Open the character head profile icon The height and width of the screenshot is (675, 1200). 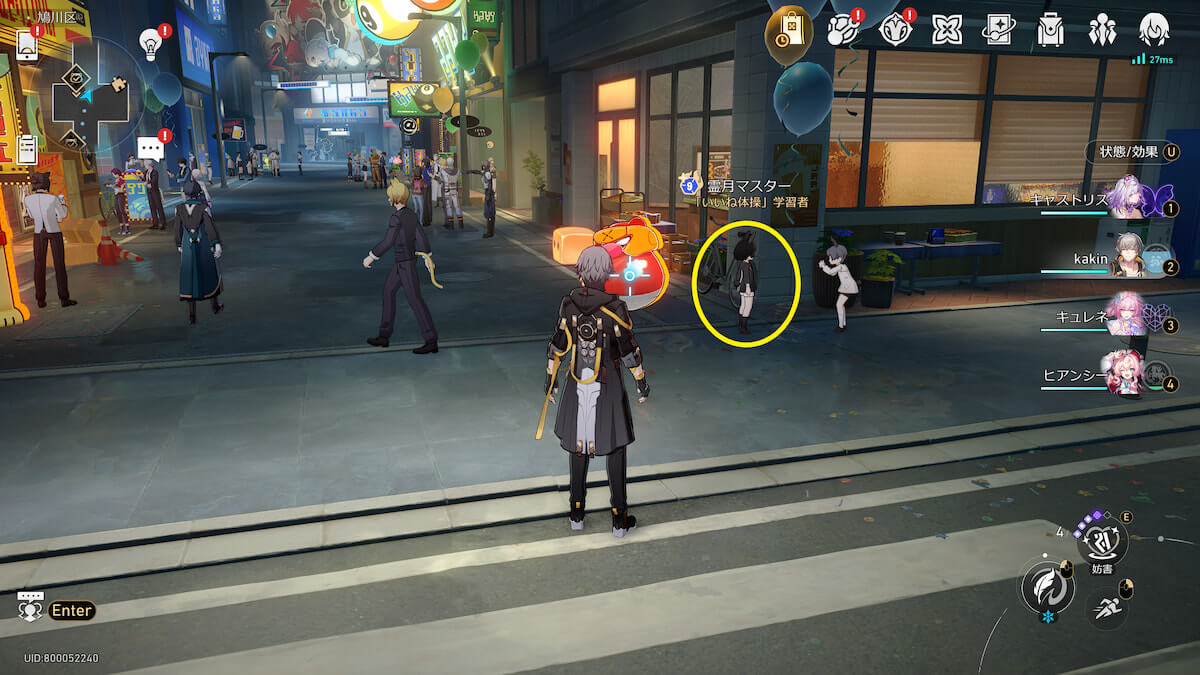click(x=1154, y=30)
